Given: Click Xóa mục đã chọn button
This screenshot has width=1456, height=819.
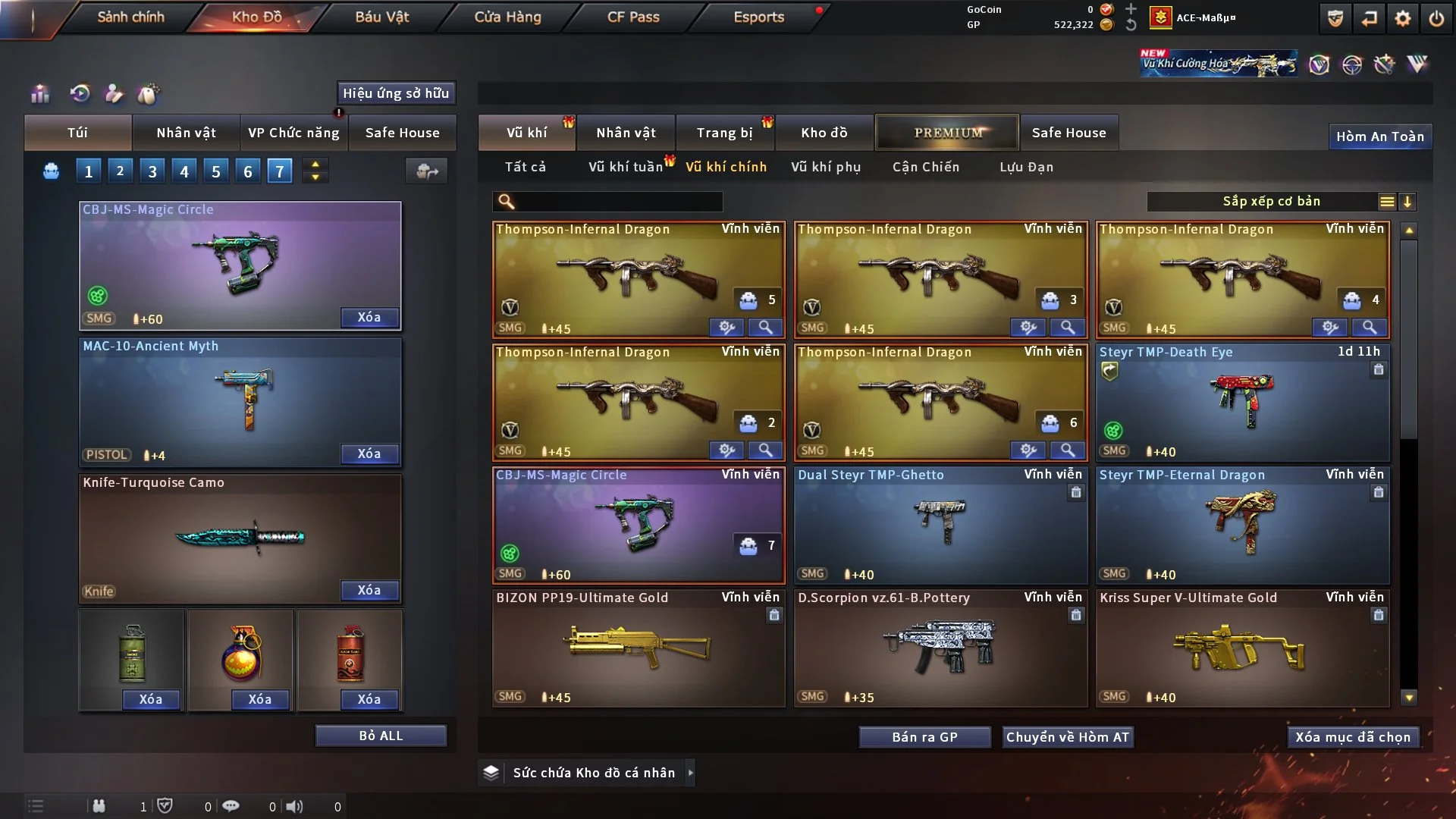Looking at the screenshot, I should click(1353, 737).
